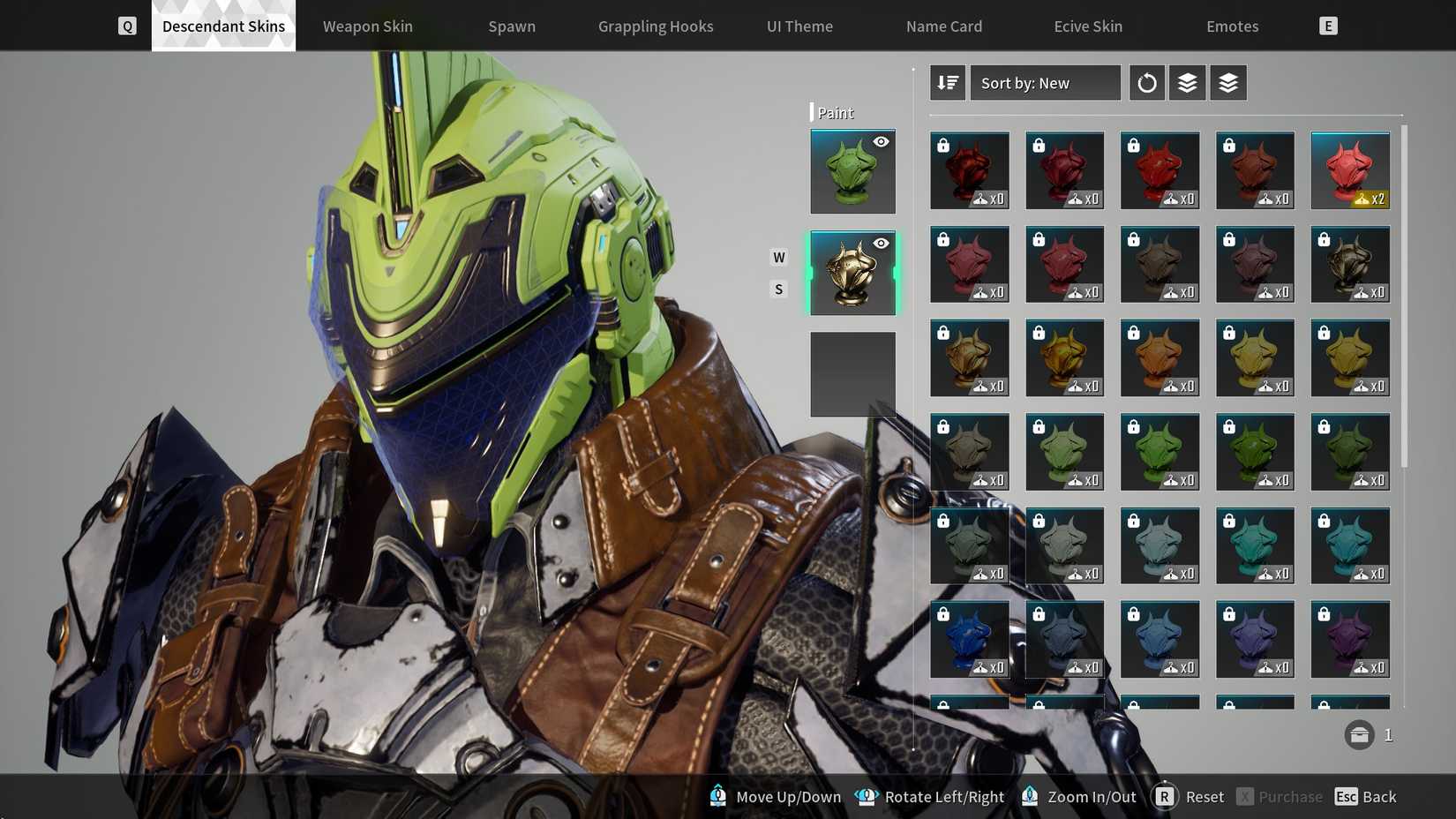Click the Move Up/Down mouse icon
Image resolution: width=1456 pixels, height=819 pixels.
click(717, 796)
